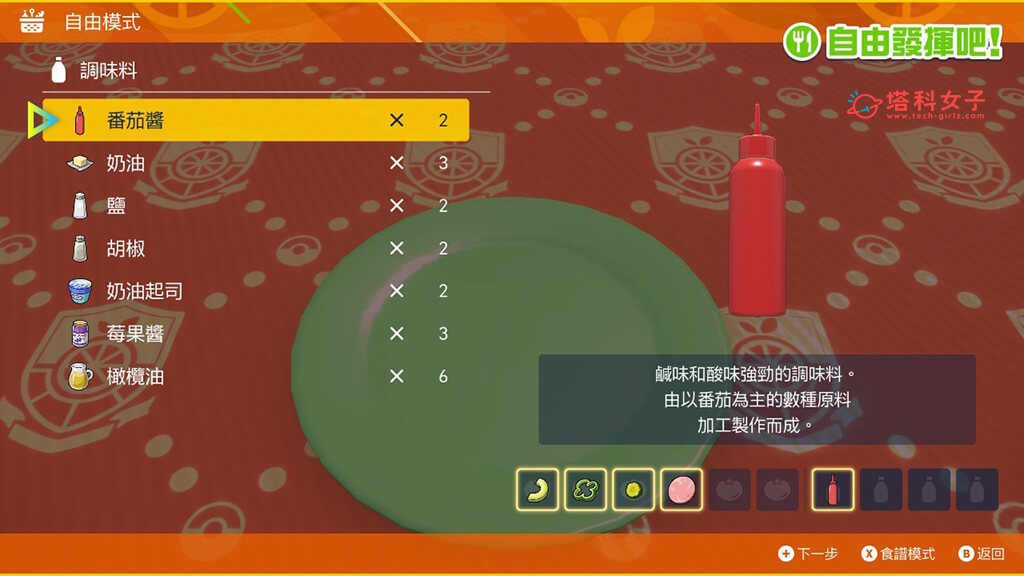The width and height of the screenshot is (1024, 576).
Task: Pick 橄欖油 olive oil from the list
Action: pos(255,377)
